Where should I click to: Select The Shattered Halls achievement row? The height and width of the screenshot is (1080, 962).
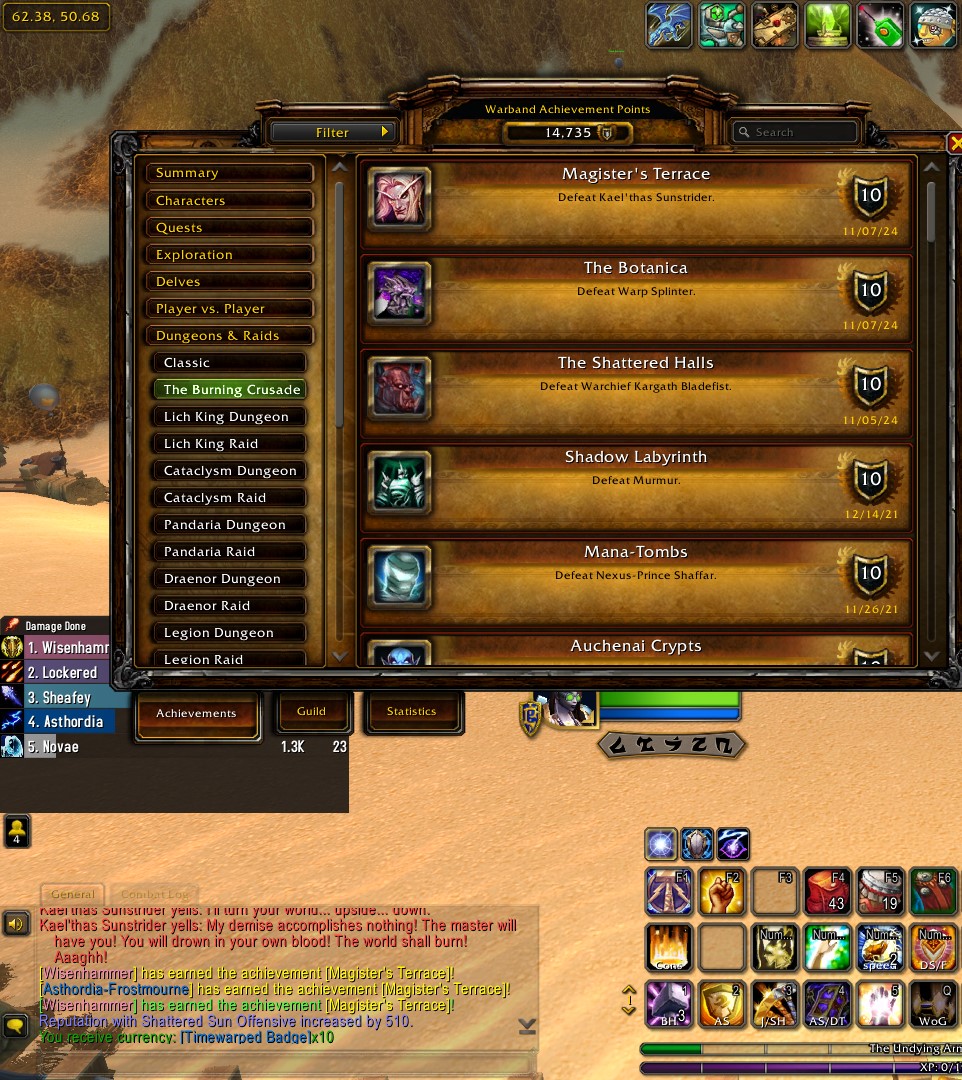pyautogui.click(x=636, y=390)
